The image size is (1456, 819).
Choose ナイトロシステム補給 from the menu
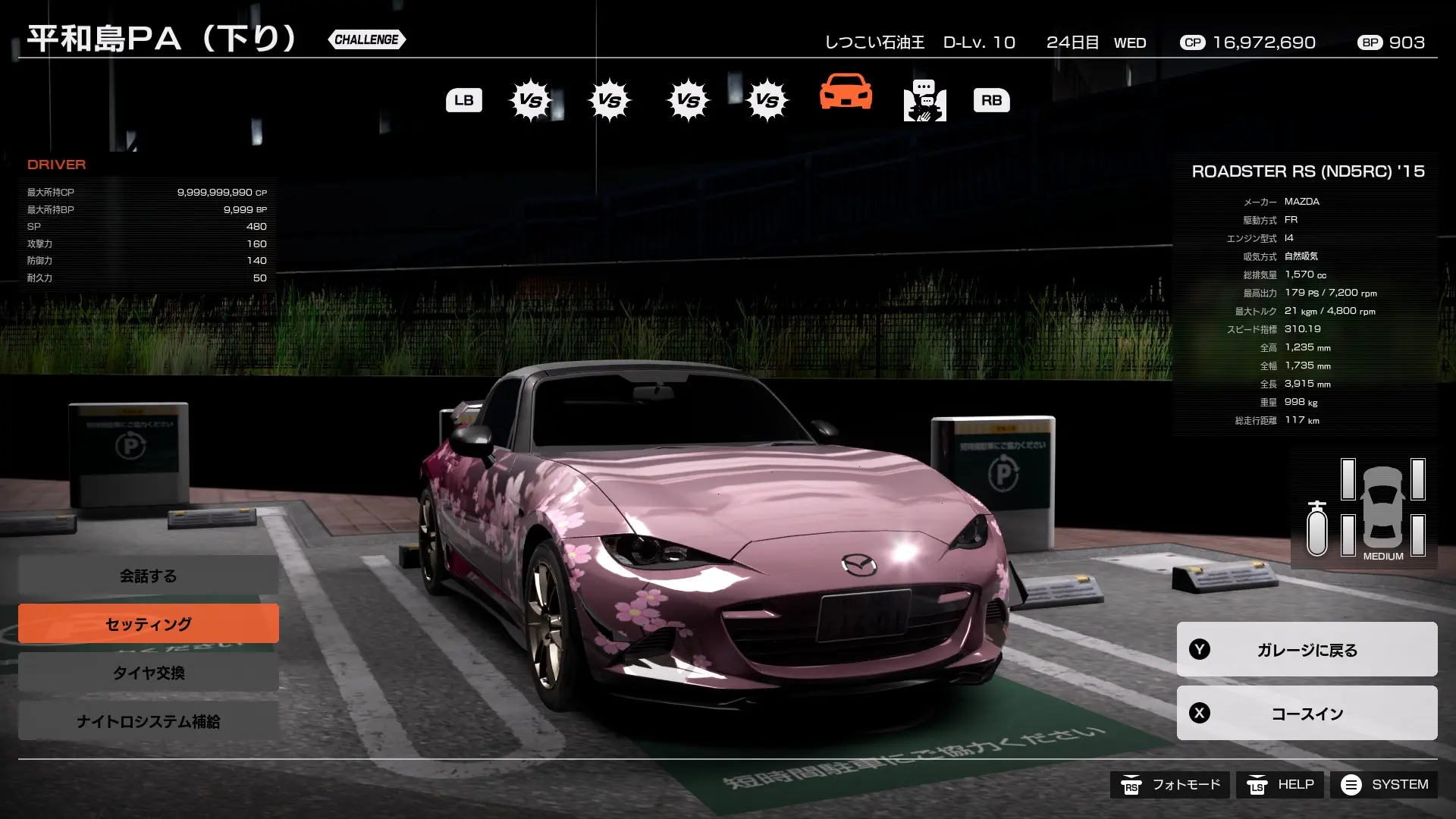click(148, 722)
